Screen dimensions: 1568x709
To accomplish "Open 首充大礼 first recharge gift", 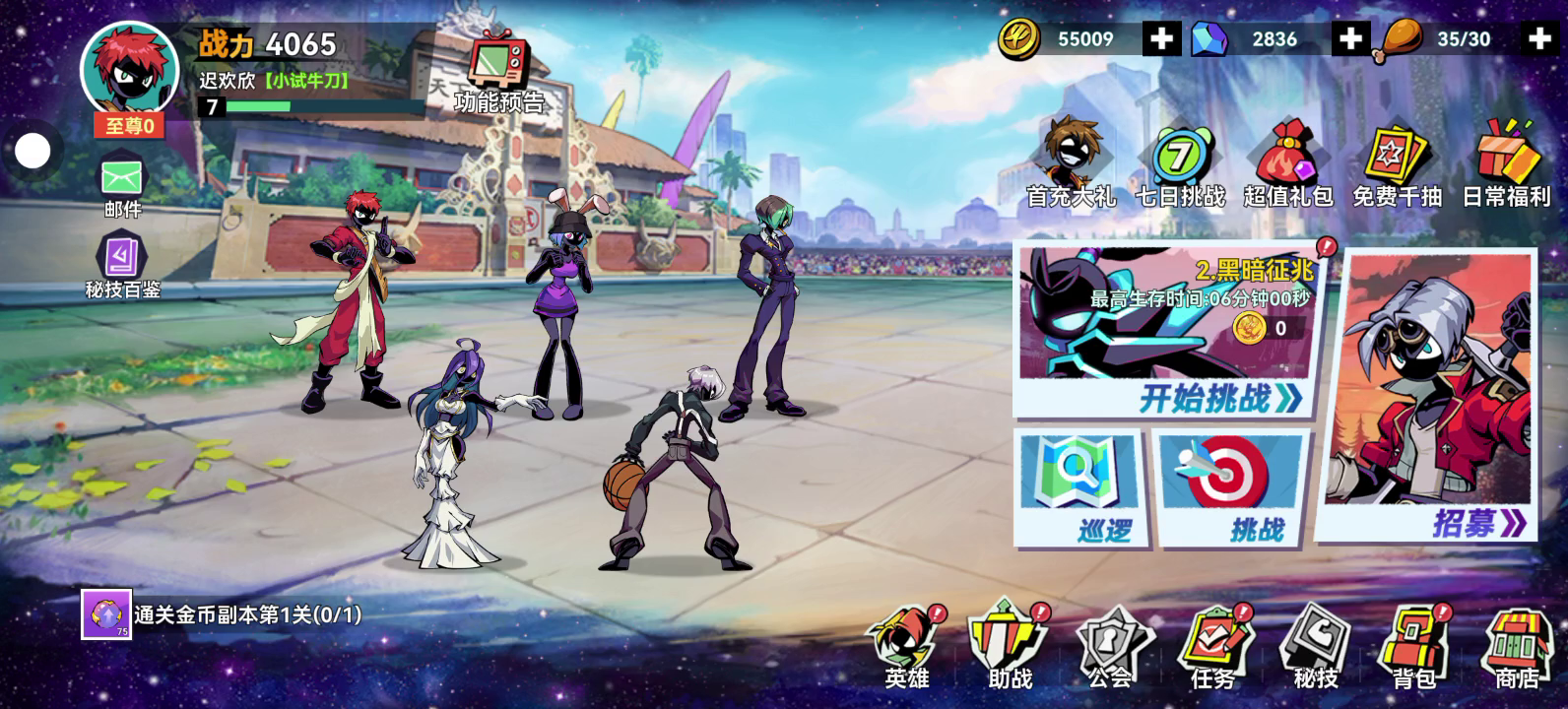I will (1071, 164).
